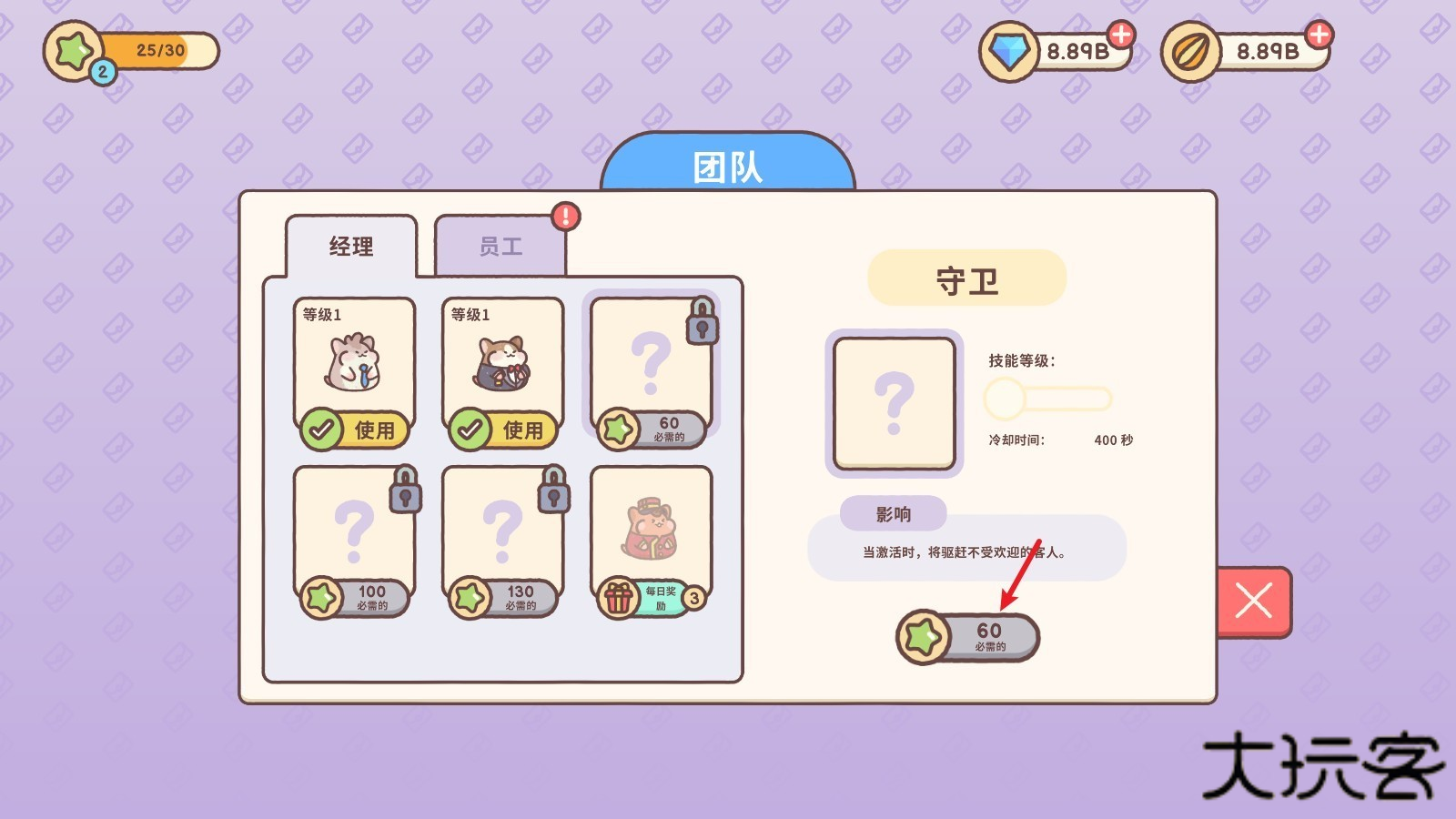
Task: Switch to the 员工 tab
Action: 500,246
